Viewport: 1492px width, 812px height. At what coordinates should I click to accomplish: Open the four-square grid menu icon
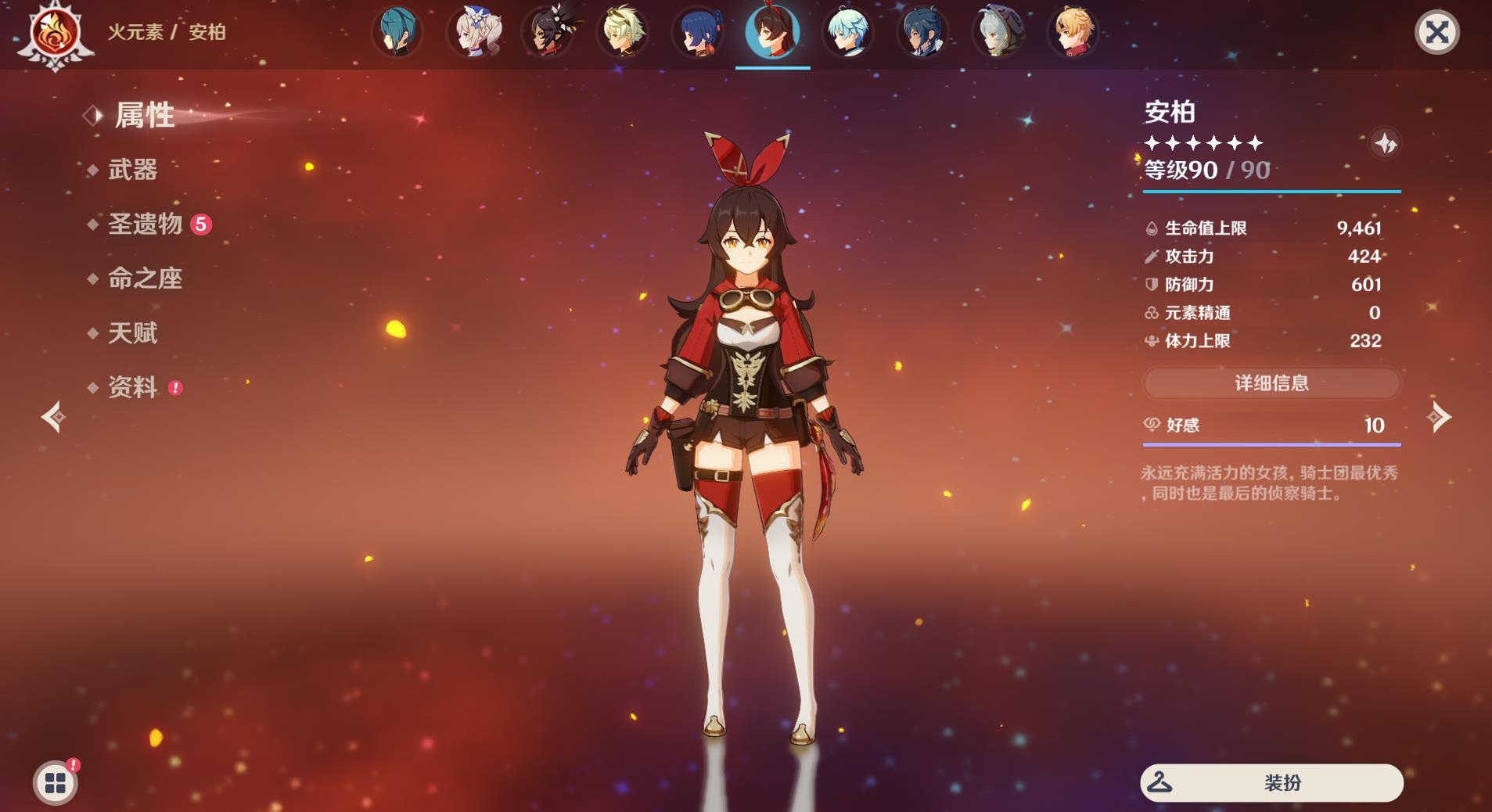coord(55,782)
